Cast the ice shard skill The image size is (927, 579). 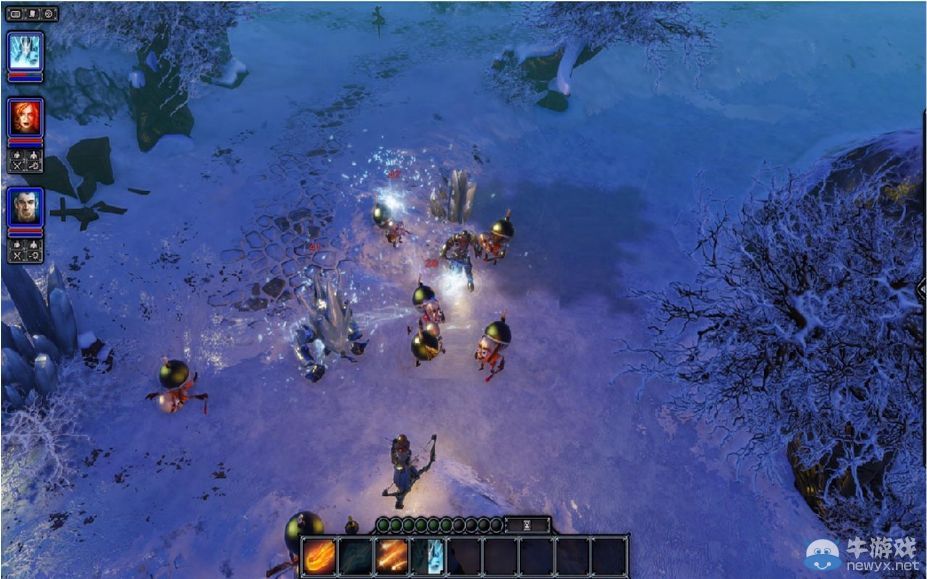coord(428,555)
